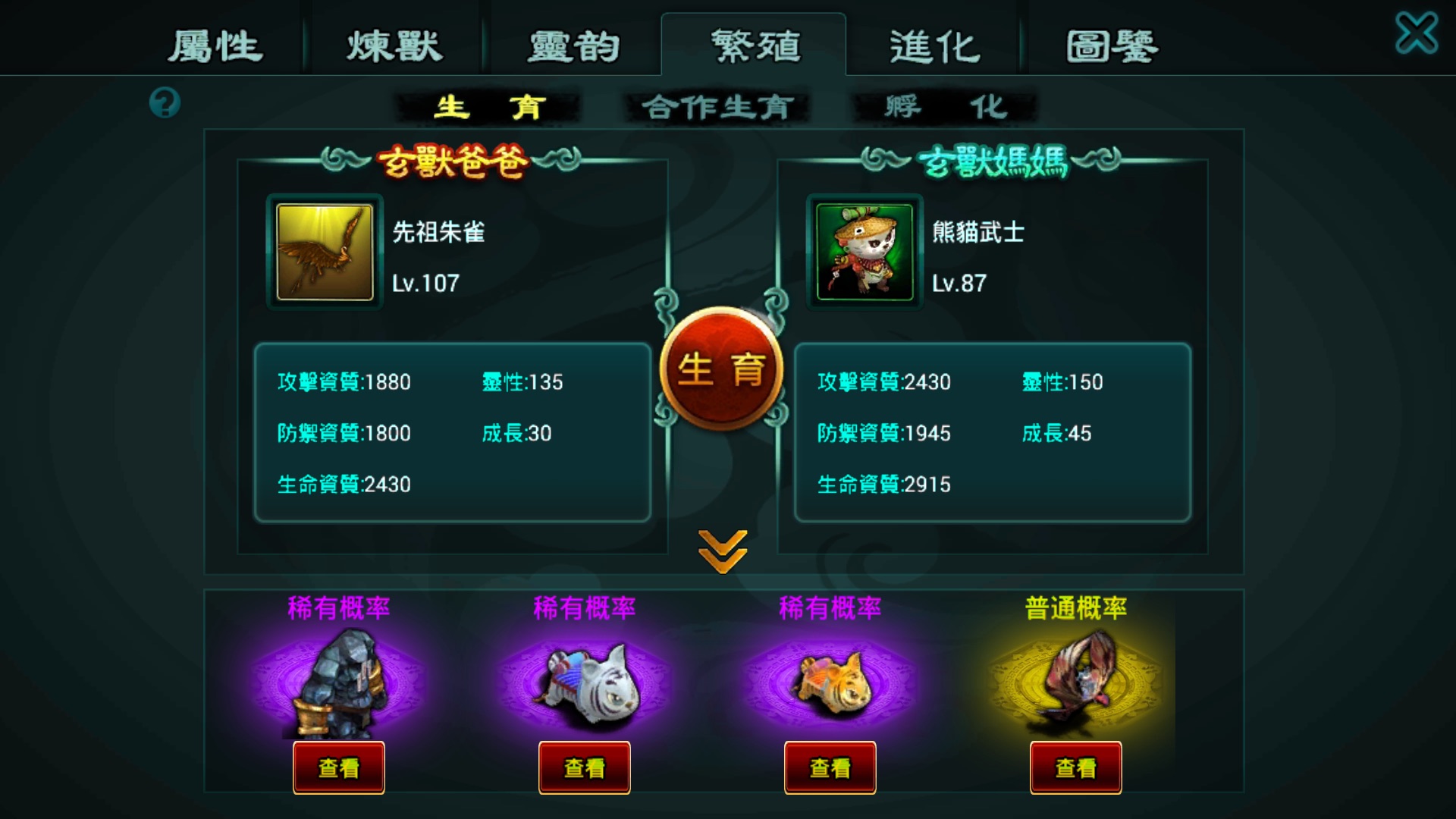This screenshot has height=819, width=1456.
Task: Switch to the 圖鑒 tab
Action: (1110, 45)
